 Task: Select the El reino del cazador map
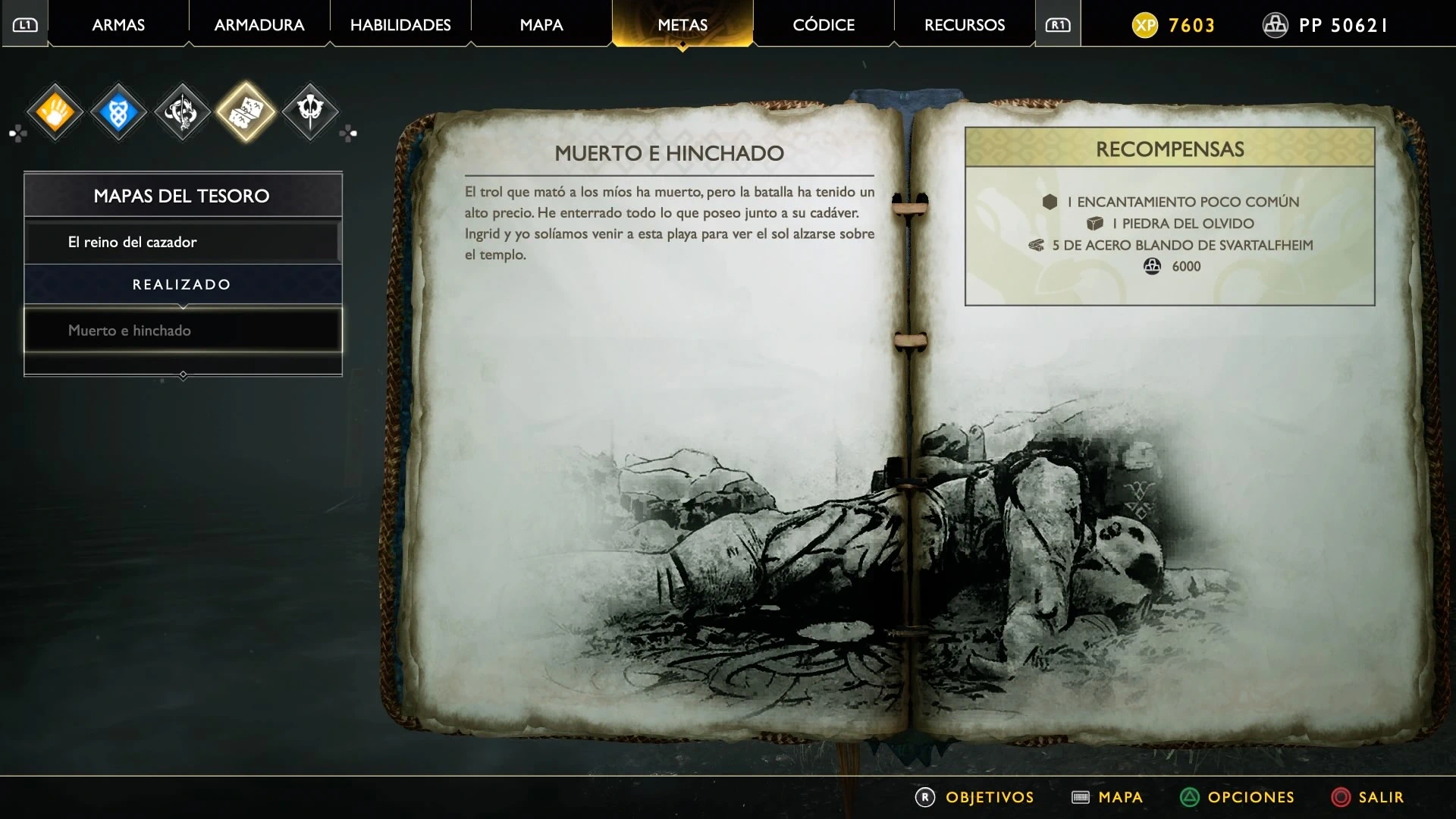pyautogui.click(x=182, y=242)
